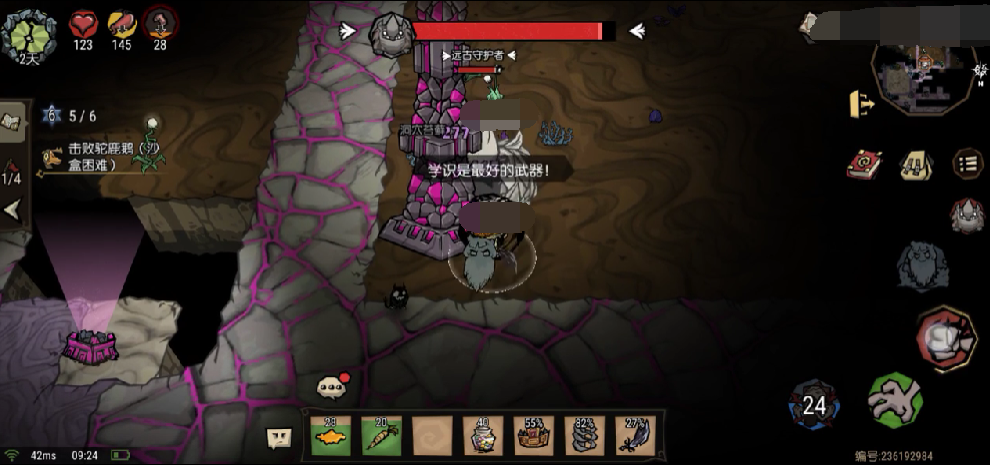Switch to the map scroll tab

click(x=13, y=122)
